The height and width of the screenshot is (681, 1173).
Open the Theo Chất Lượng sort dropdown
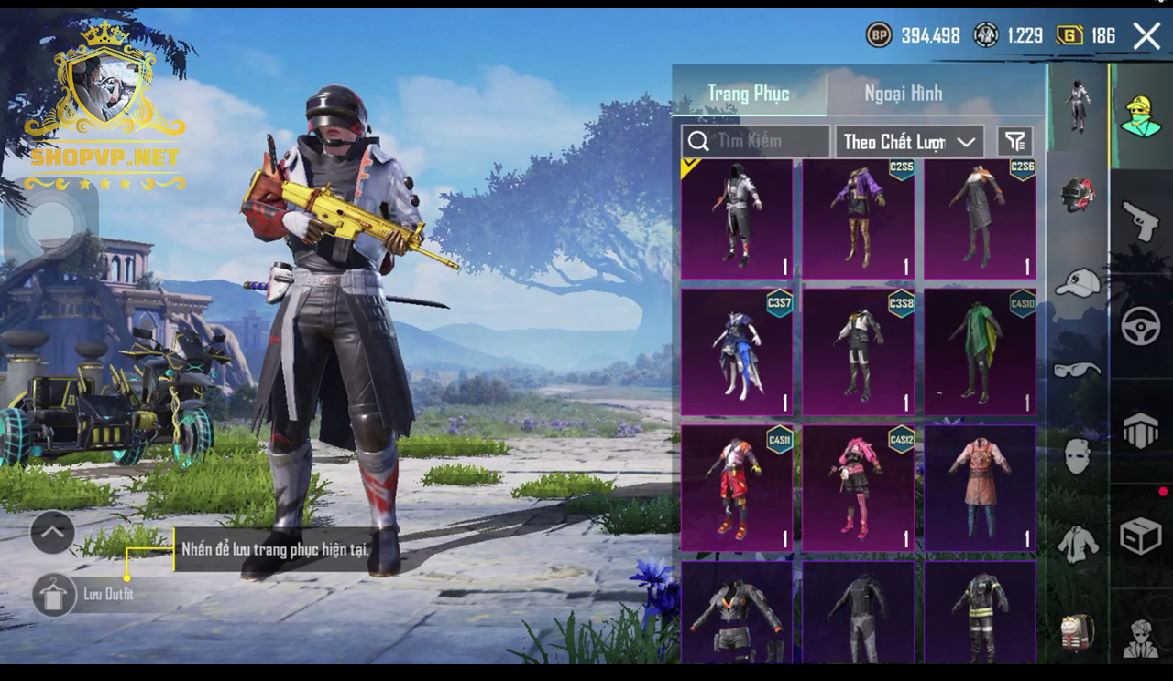coord(909,142)
